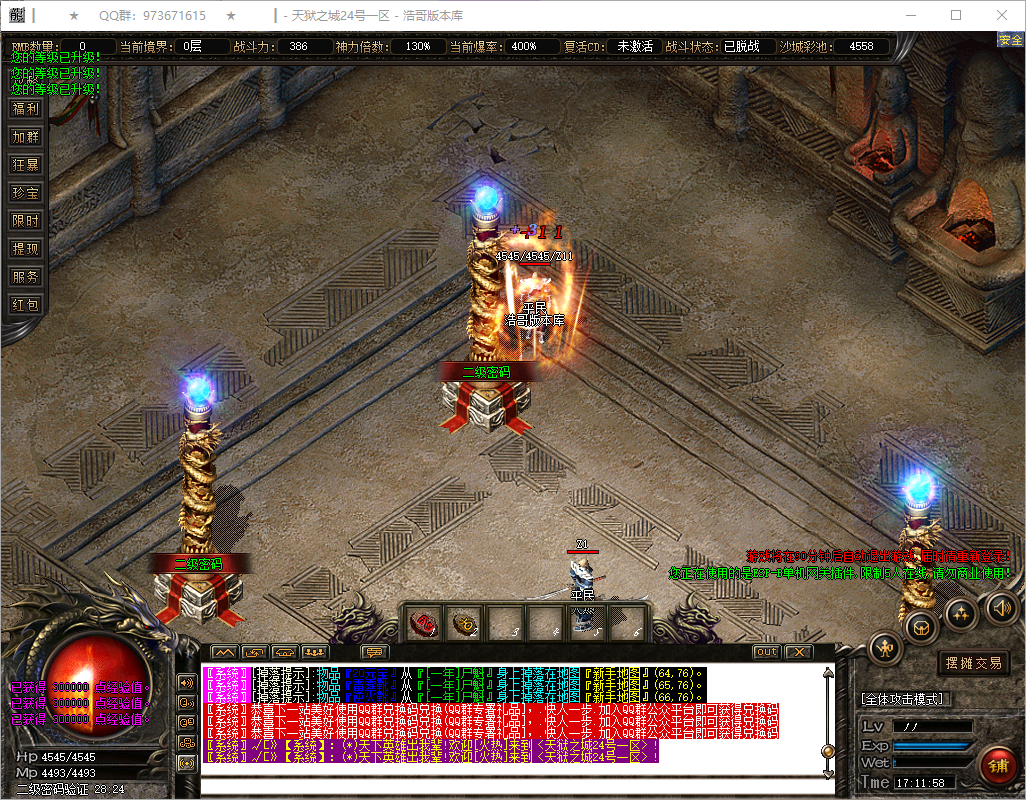The image size is (1026, 800).
Task: Open the 服务 service menu
Action: coord(25,277)
